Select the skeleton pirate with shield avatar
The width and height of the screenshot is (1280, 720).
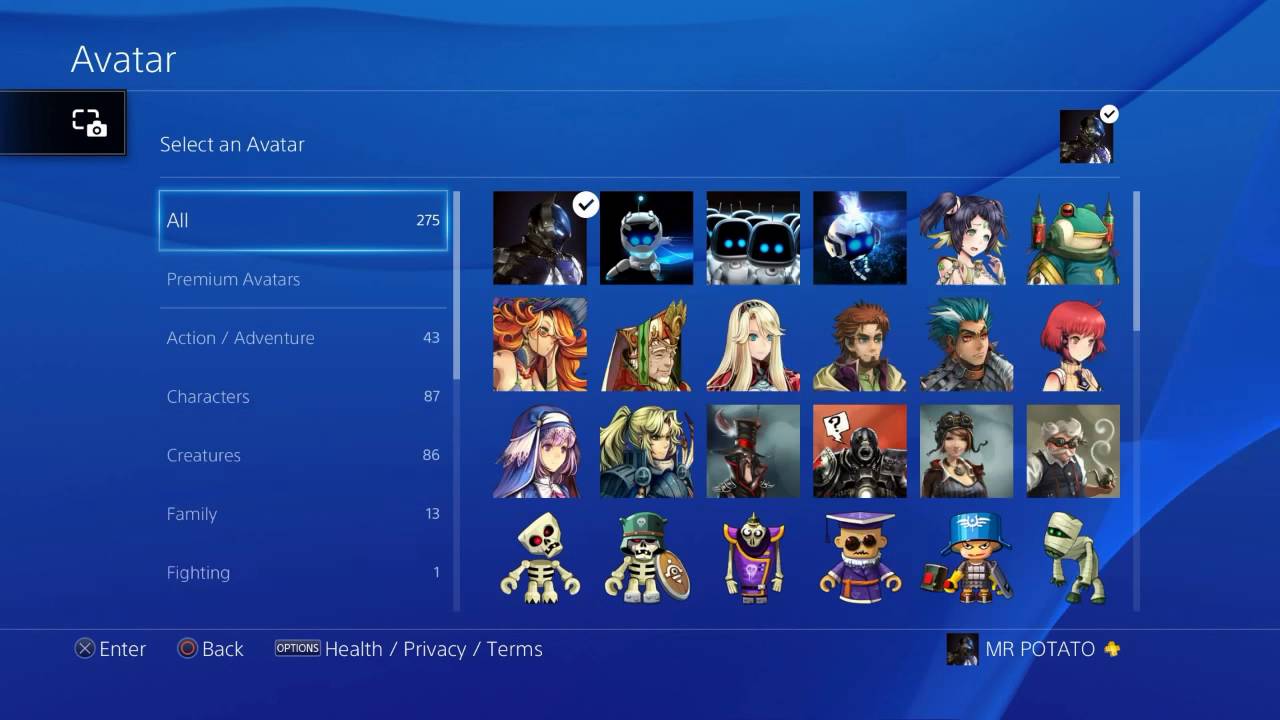[647, 558]
